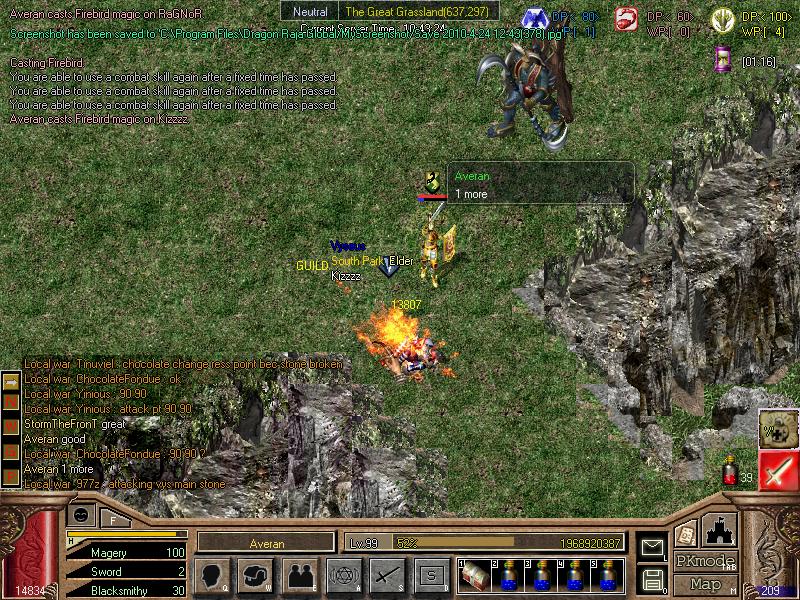
Task: Open the two-person party button
Action: point(299,575)
